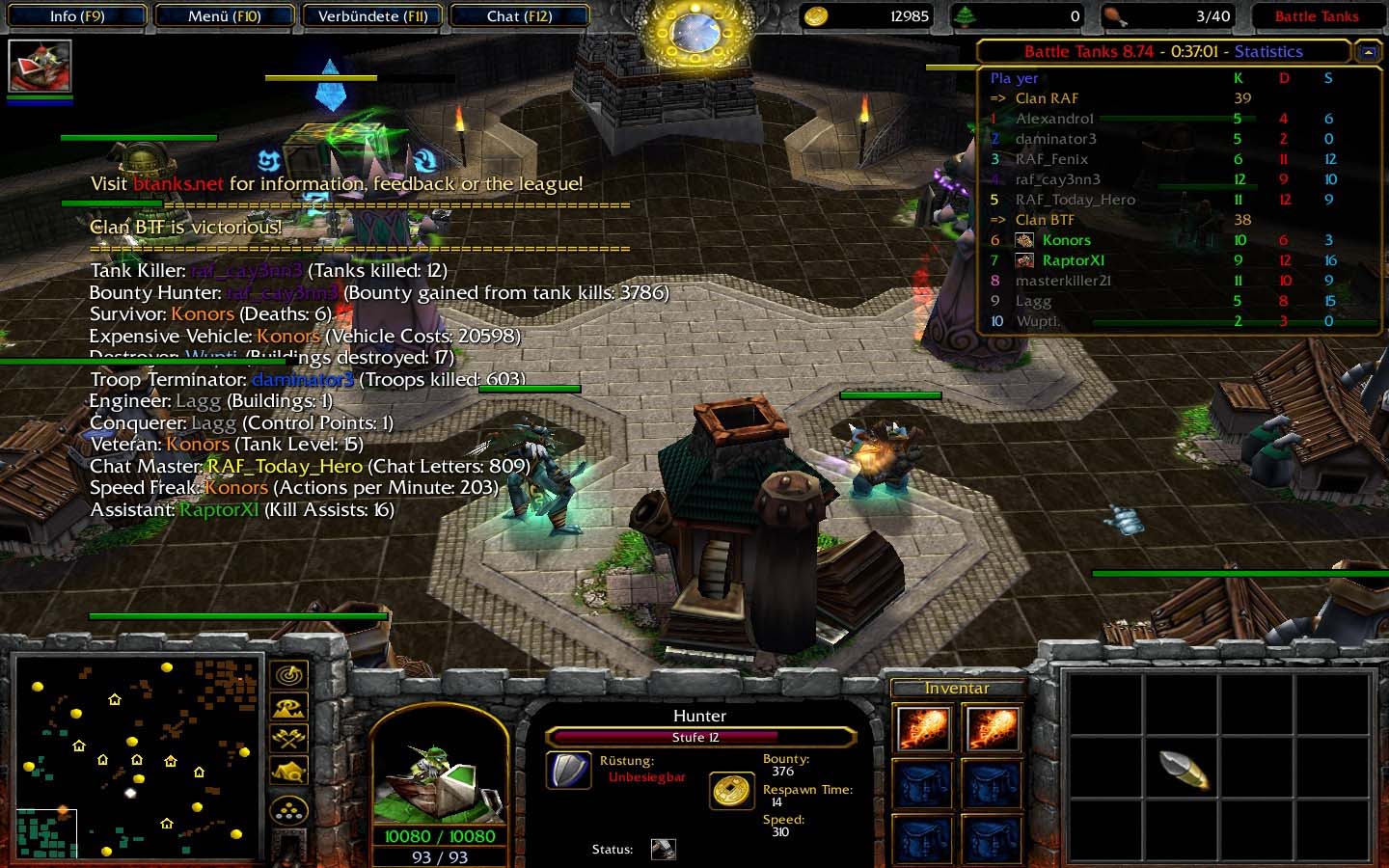The image size is (1389, 868).
Task: Open the Info (F9) quest log
Action: coord(76,16)
